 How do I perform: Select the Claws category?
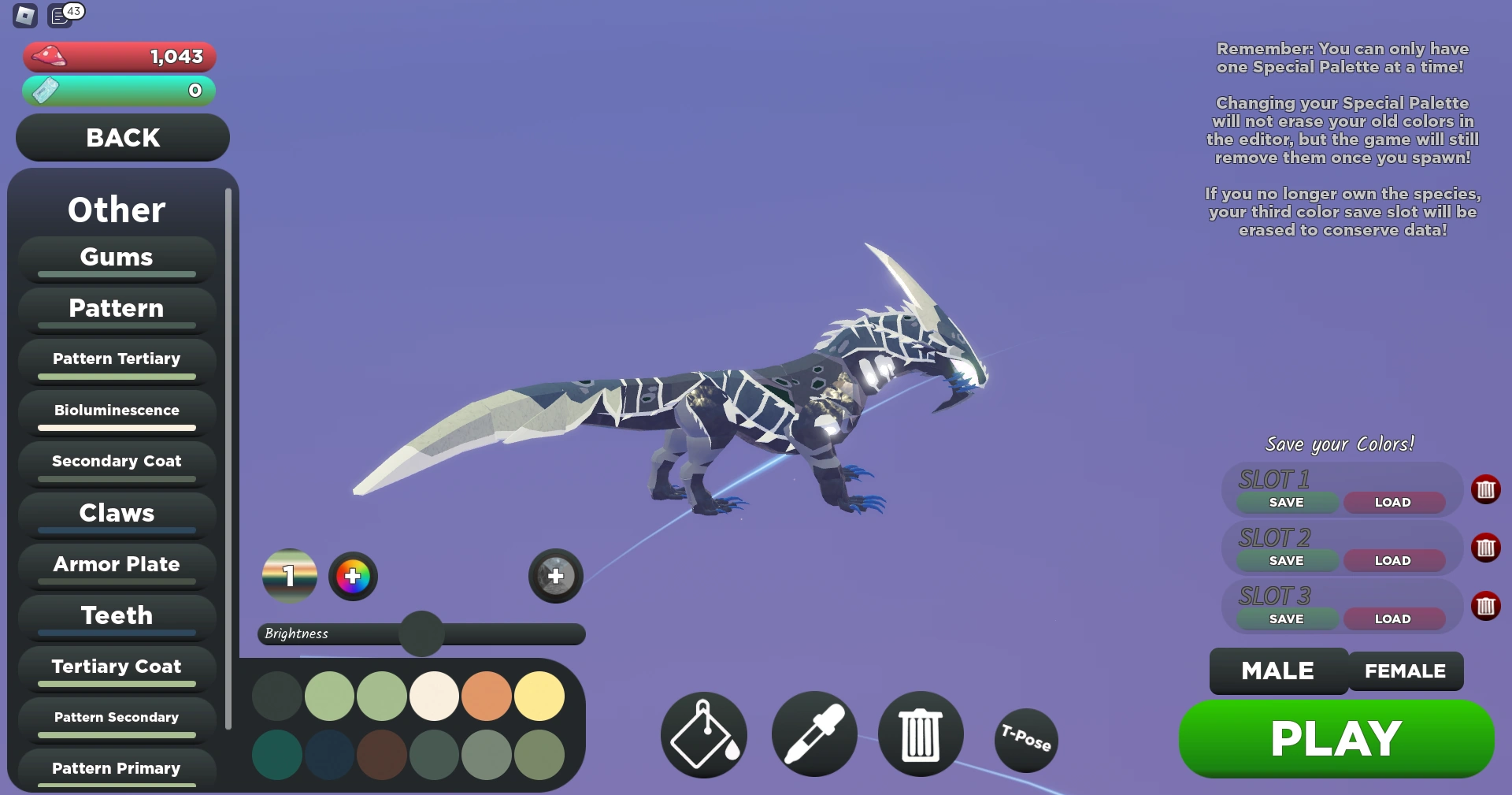[x=116, y=513]
